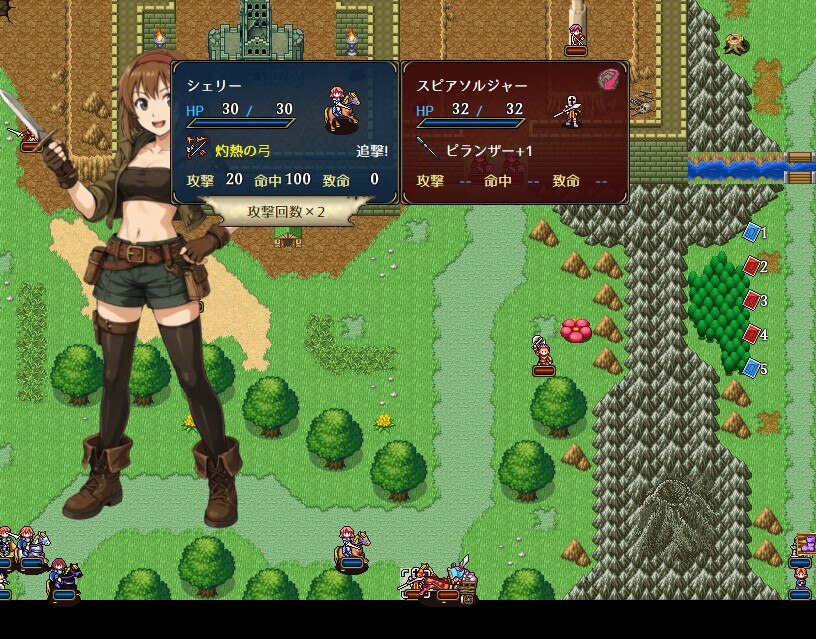Choose the red marker numbered 3
816x639 pixels.
[x=752, y=301]
